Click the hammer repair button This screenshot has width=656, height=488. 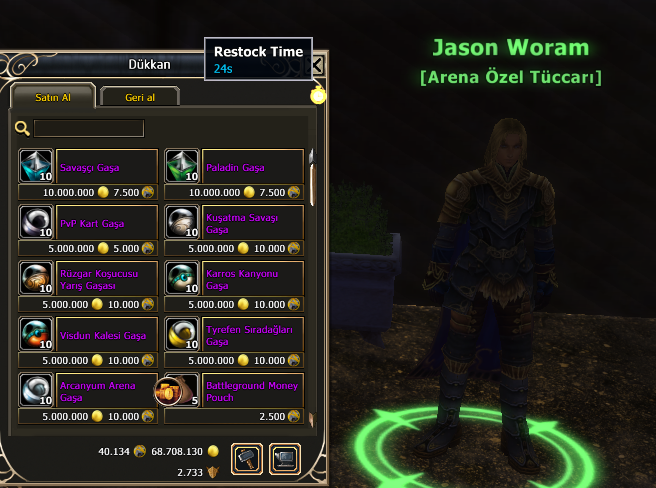click(x=247, y=458)
